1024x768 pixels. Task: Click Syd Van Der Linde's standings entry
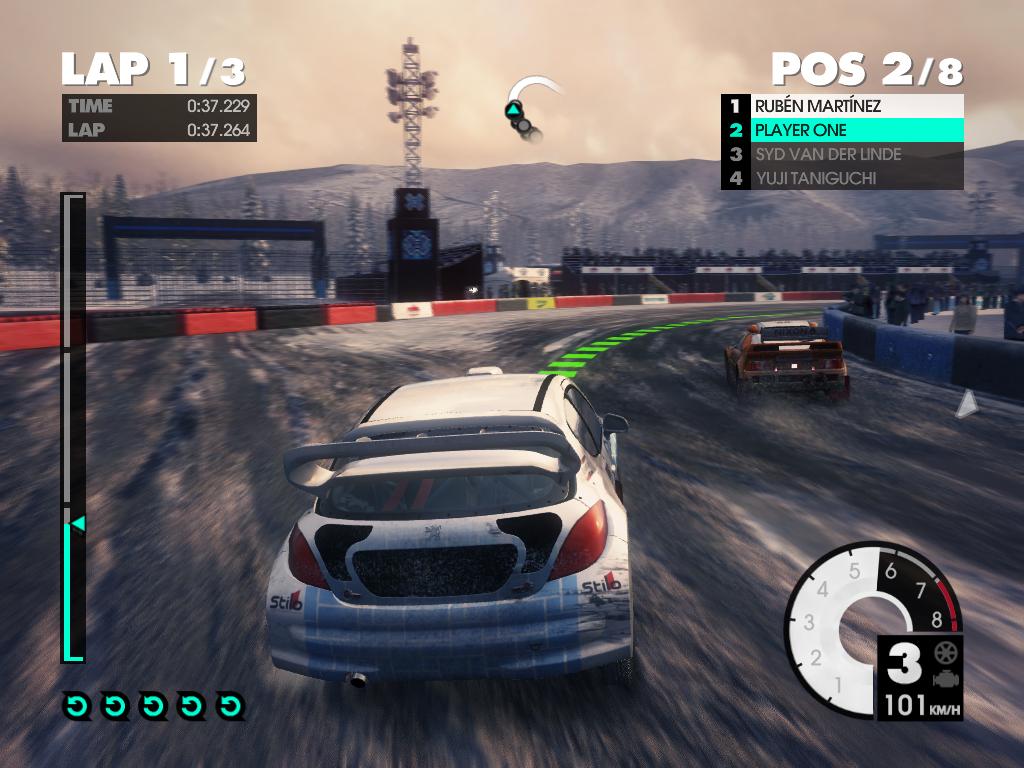(842, 154)
